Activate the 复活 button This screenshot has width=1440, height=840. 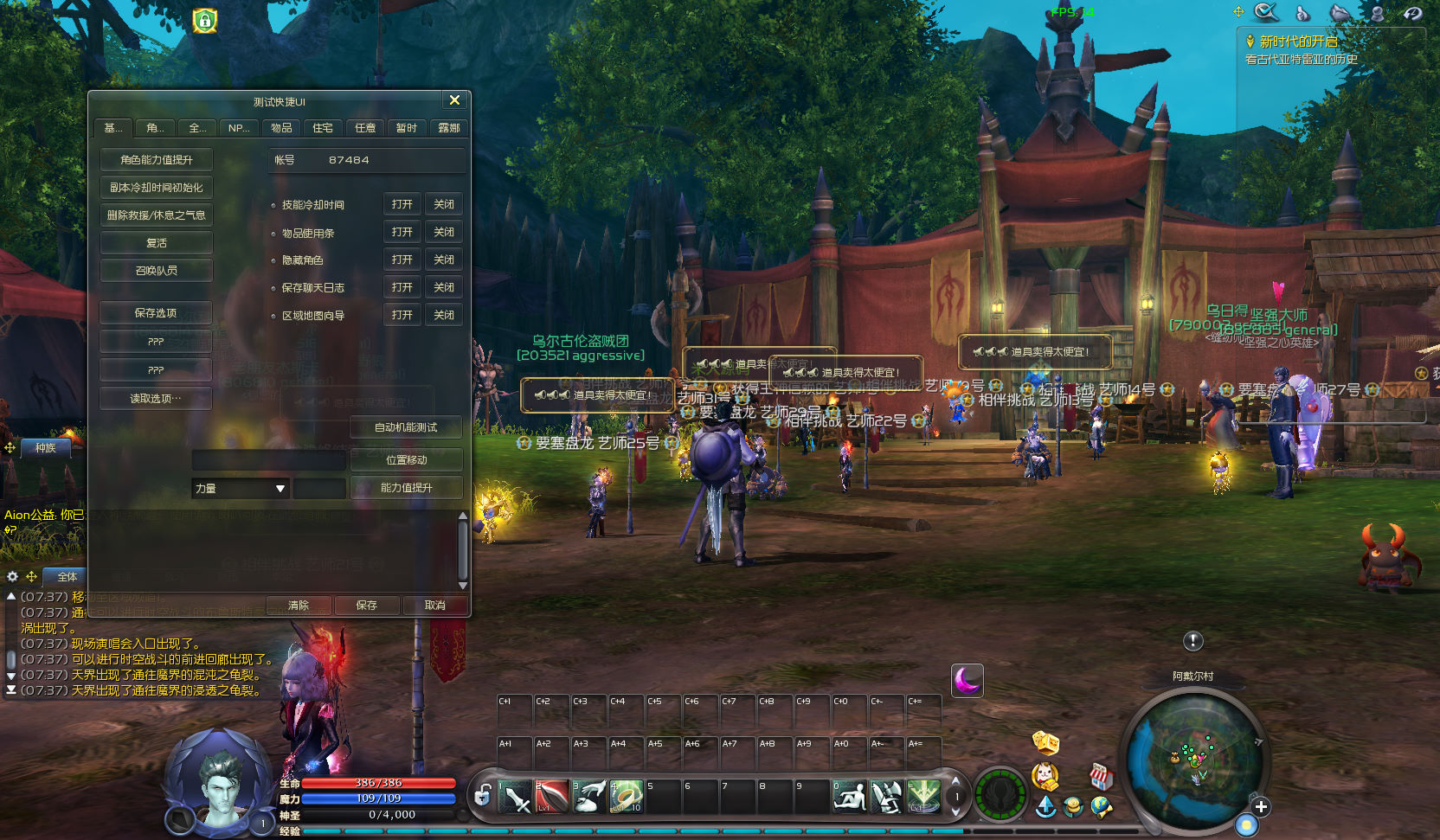pos(157,243)
